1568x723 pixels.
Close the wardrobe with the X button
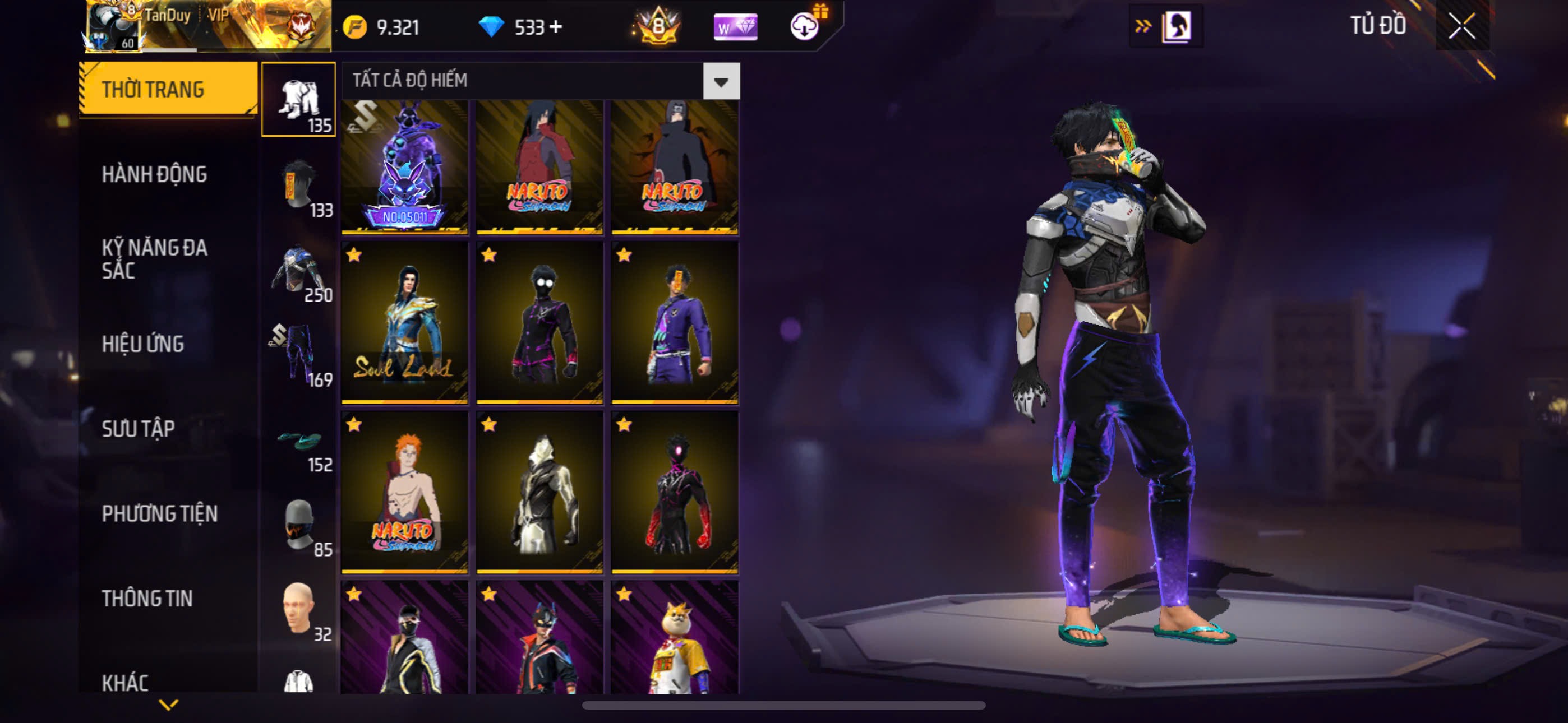[1461, 26]
